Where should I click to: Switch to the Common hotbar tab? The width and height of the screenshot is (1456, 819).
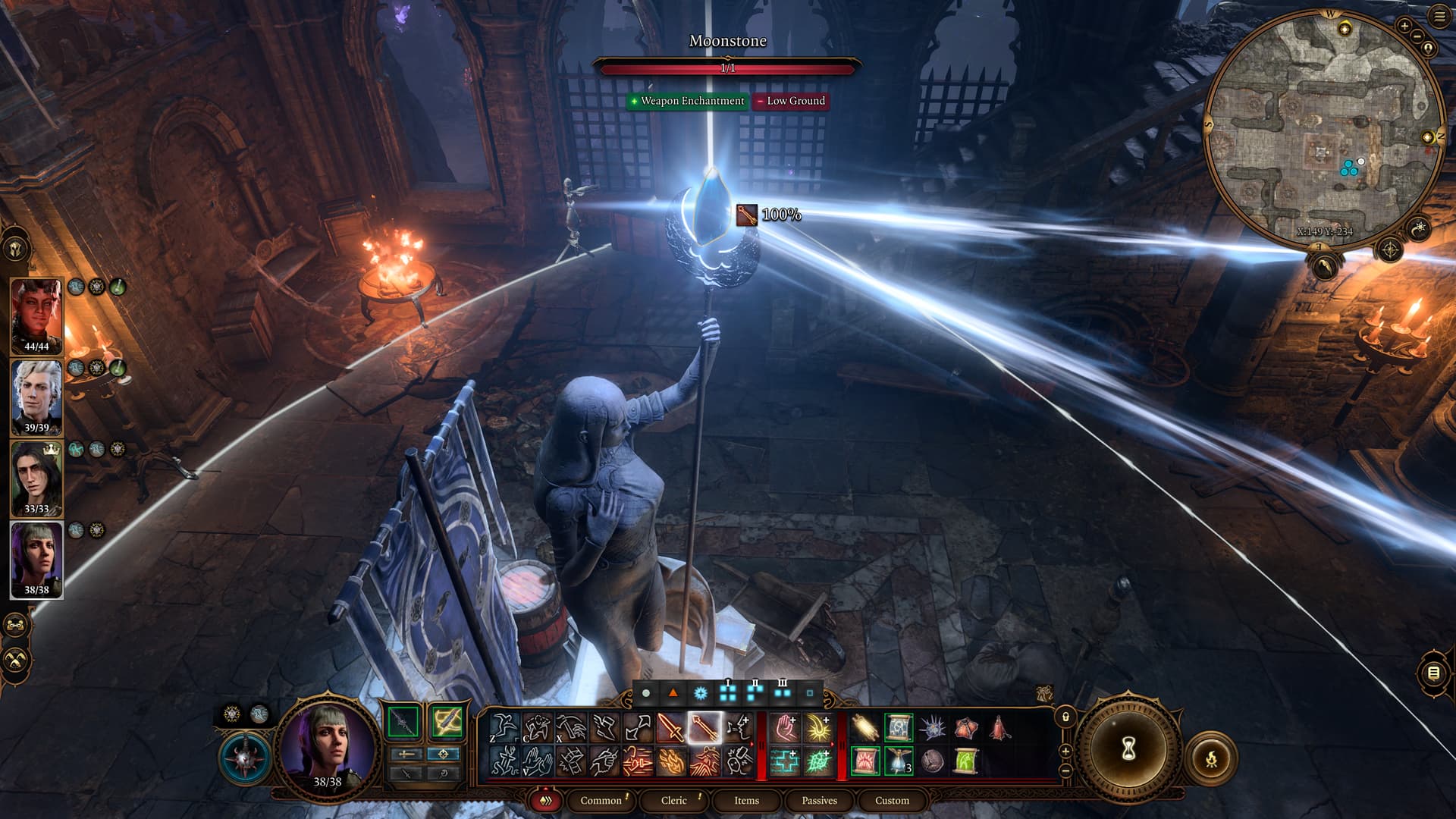601,800
